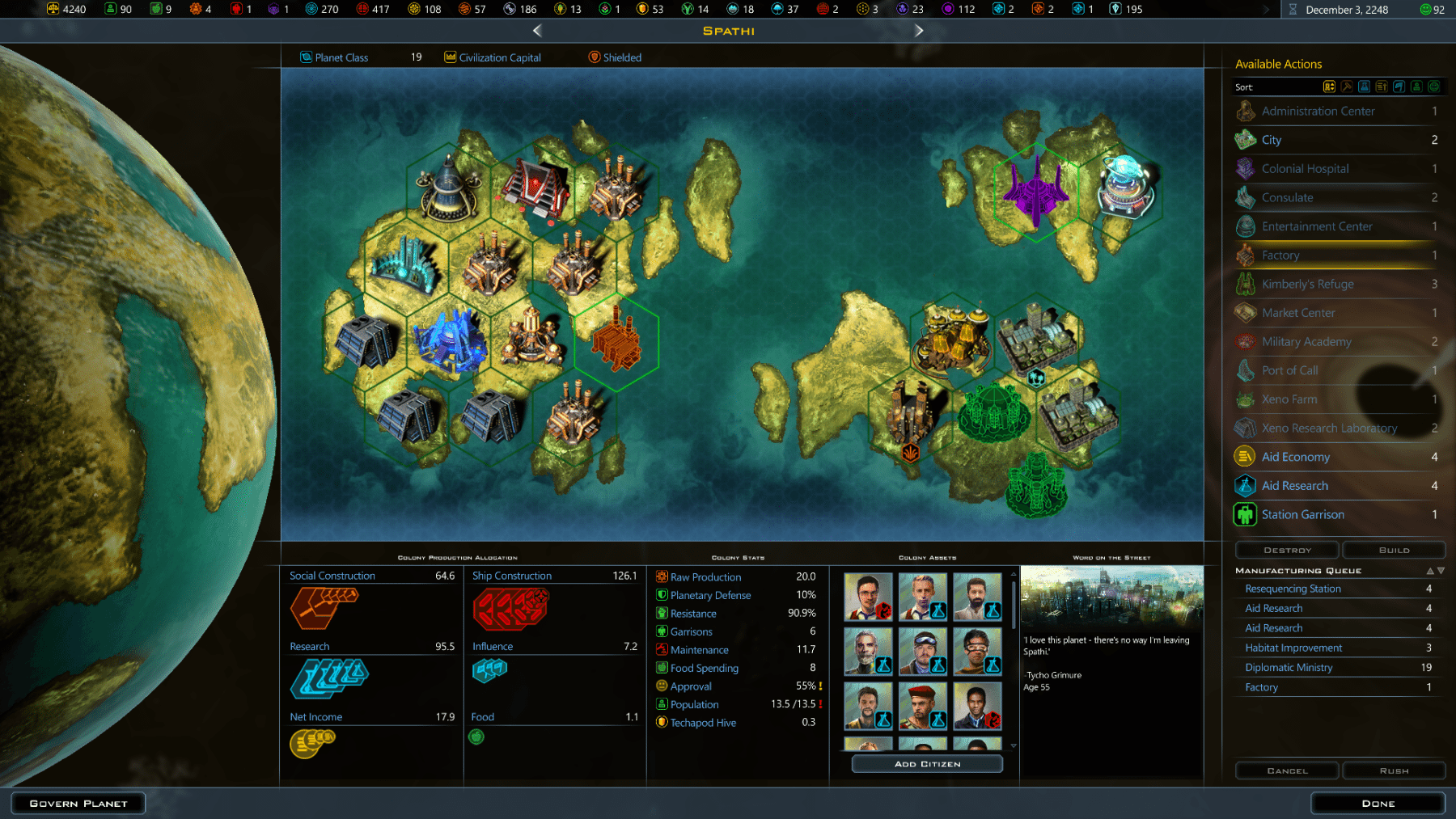Go to the previous planet with left arrow

537,31
